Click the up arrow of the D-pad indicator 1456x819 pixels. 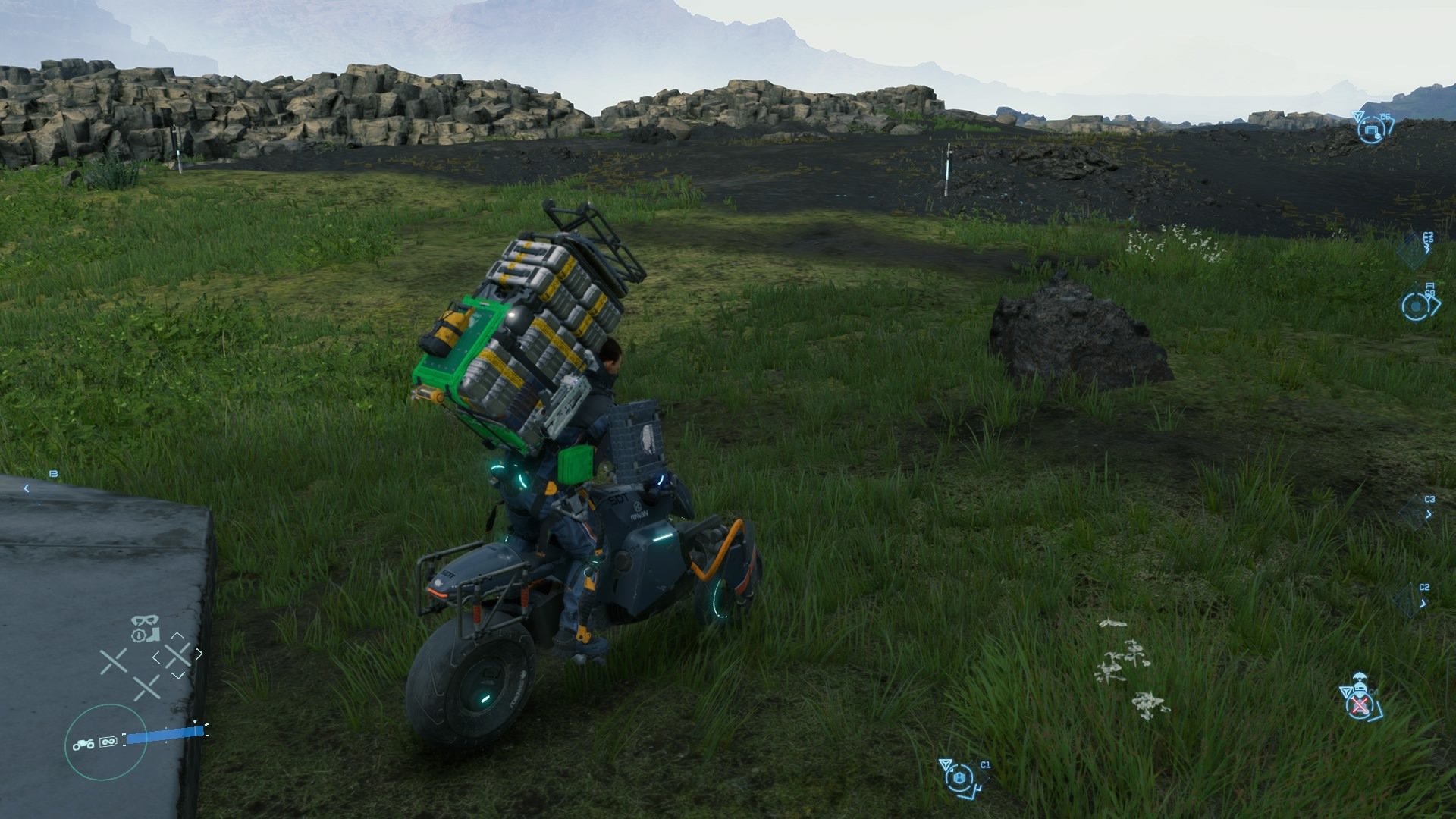pyautogui.click(x=178, y=637)
